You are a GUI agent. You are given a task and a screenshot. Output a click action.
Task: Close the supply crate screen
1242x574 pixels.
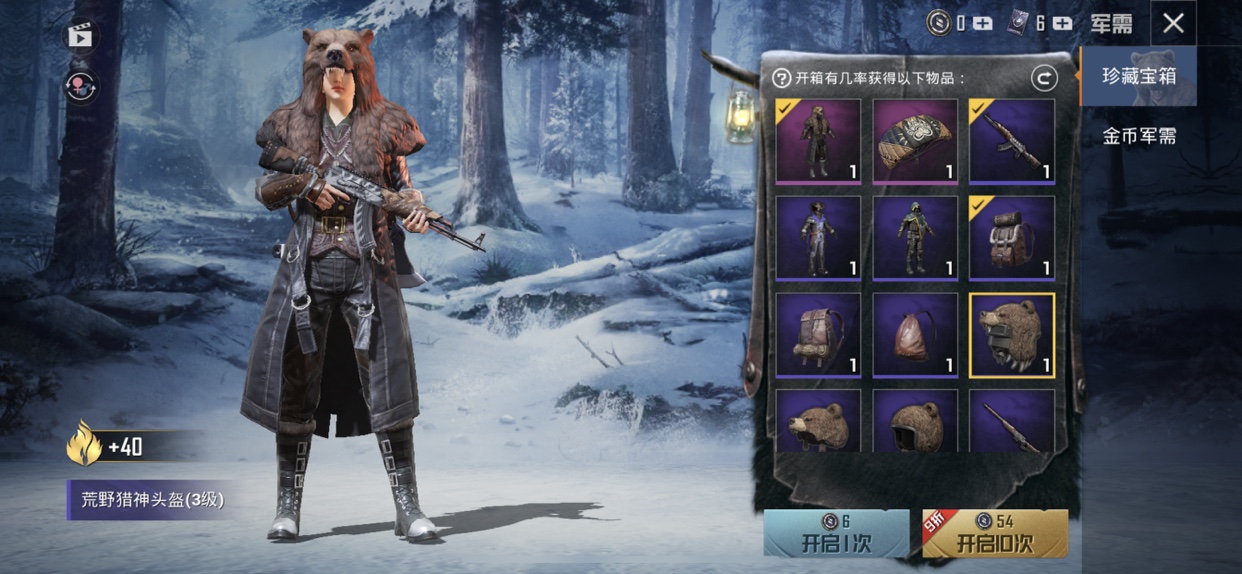pyautogui.click(x=1174, y=23)
